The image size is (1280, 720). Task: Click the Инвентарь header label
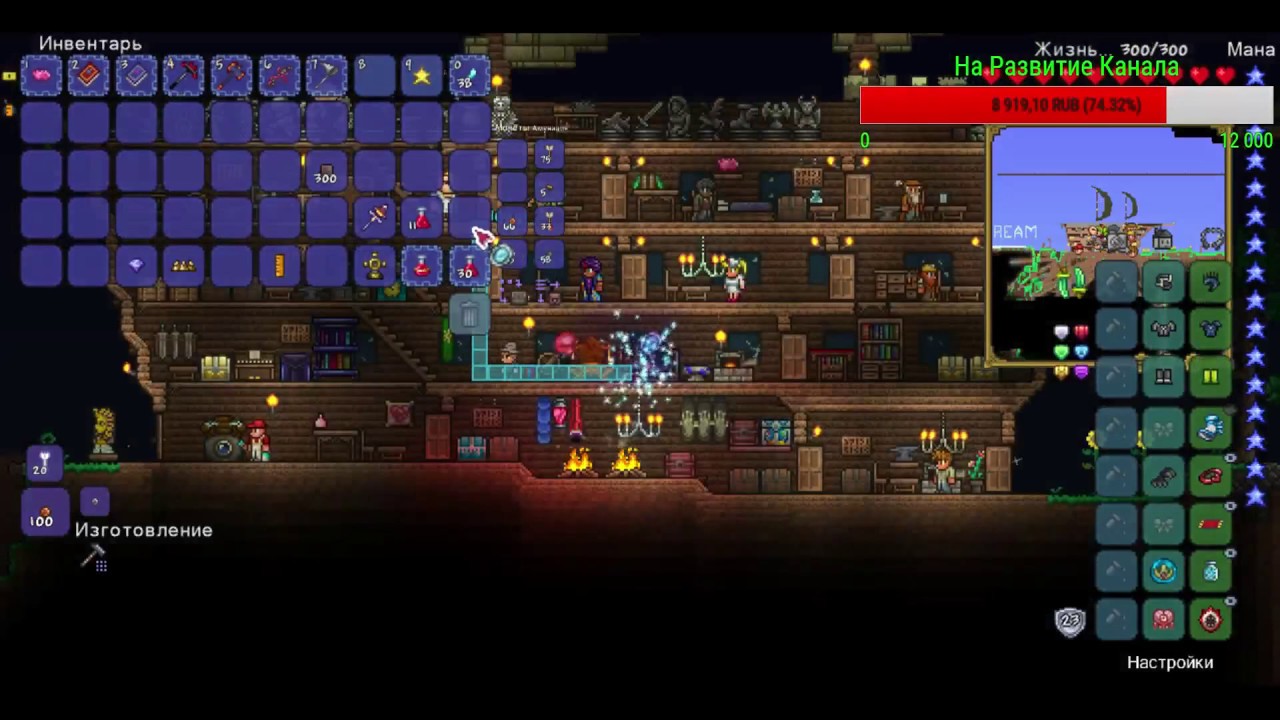[x=90, y=44]
